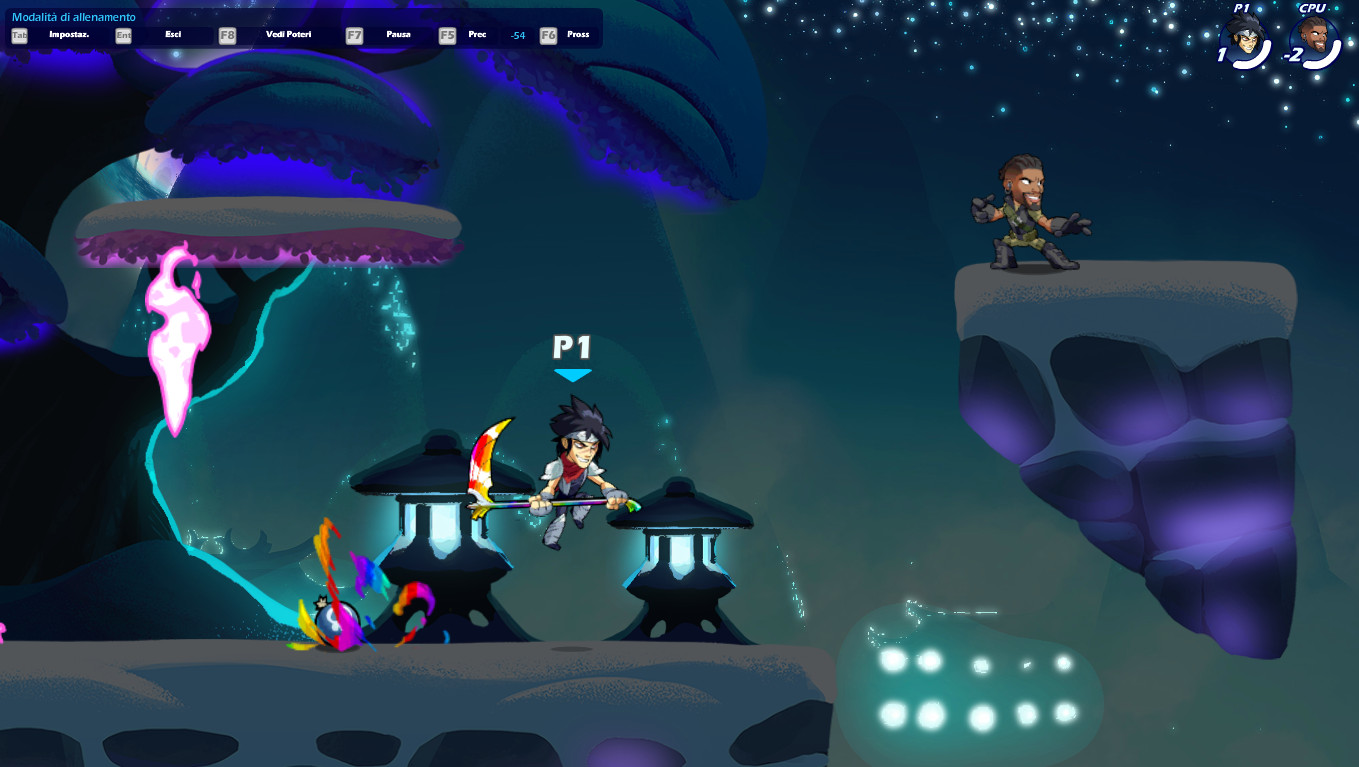
Task: Click Prec to go to previous
Action: tap(477, 34)
